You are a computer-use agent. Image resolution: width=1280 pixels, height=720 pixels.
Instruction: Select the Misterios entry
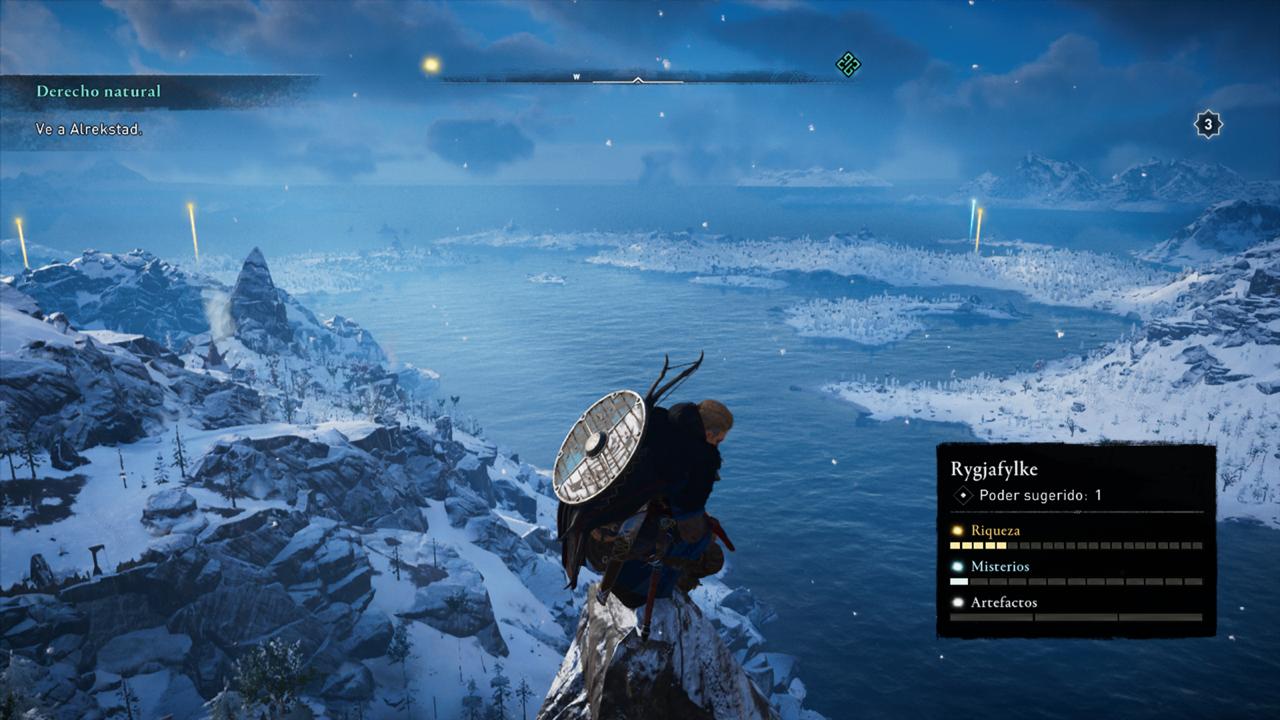pyautogui.click(x=999, y=567)
